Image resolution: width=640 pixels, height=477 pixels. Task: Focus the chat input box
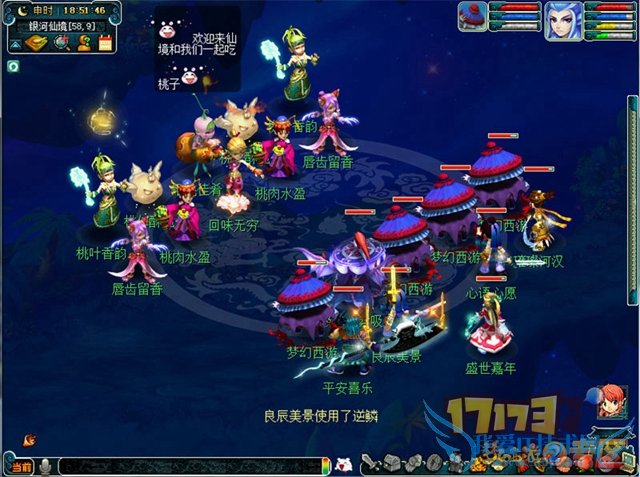[x=190, y=466]
